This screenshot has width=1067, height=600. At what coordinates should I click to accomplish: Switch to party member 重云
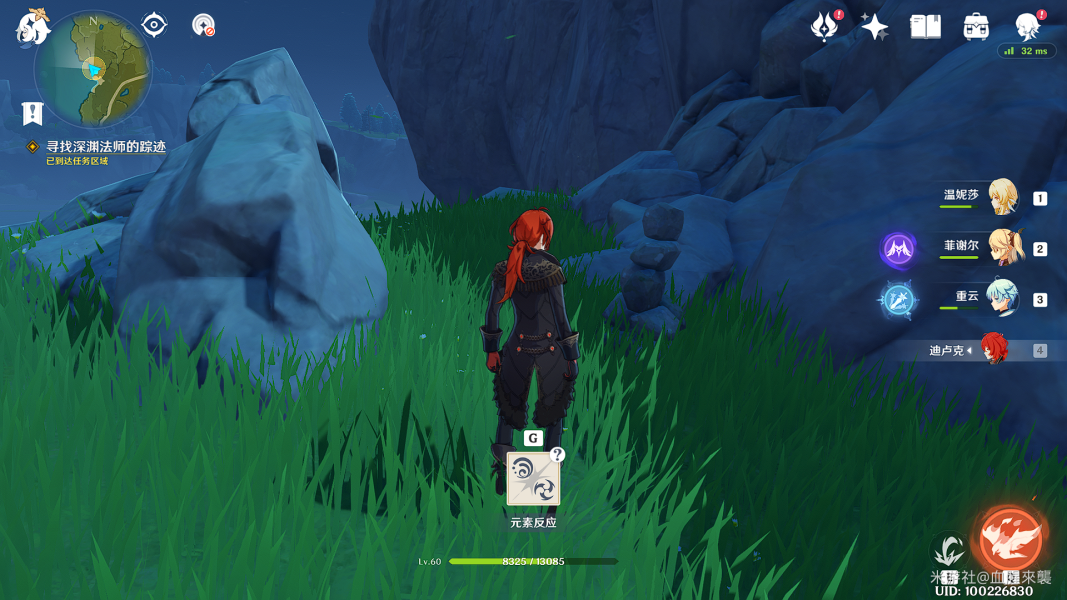click(x=1002, y=298)
